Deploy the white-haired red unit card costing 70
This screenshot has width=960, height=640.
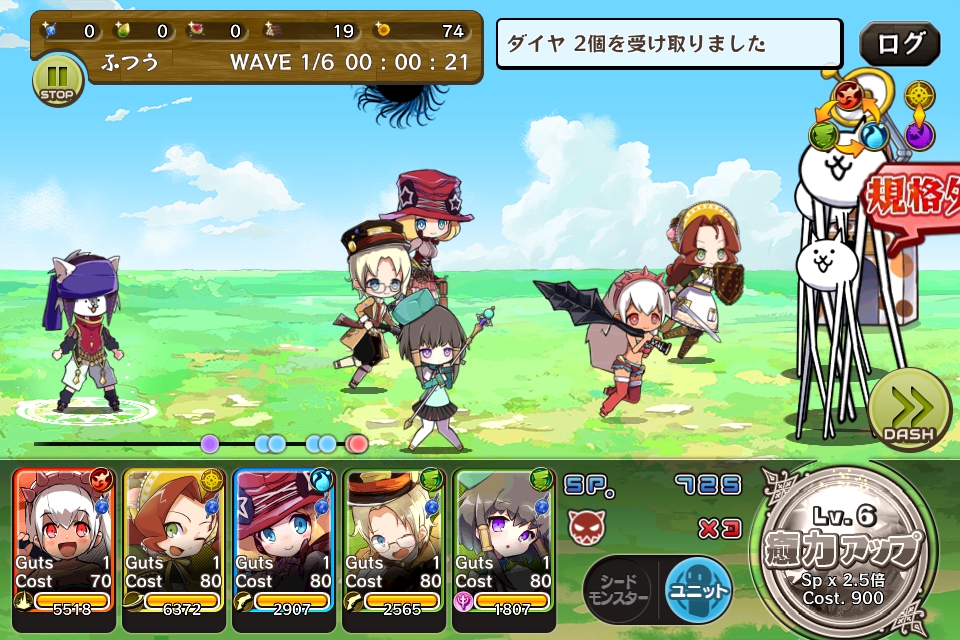pos(65,538)
